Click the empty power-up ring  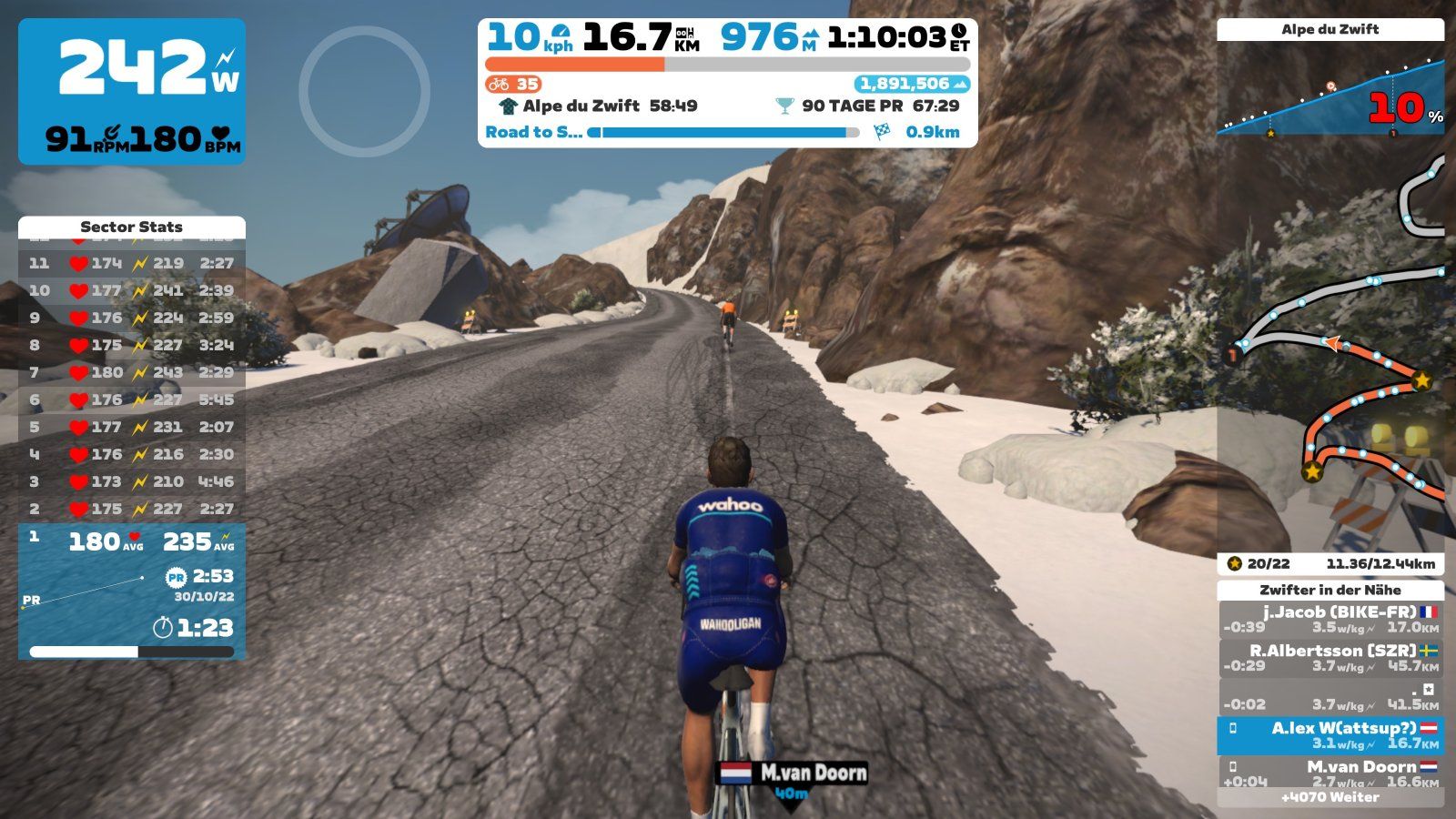pos(364,91)
